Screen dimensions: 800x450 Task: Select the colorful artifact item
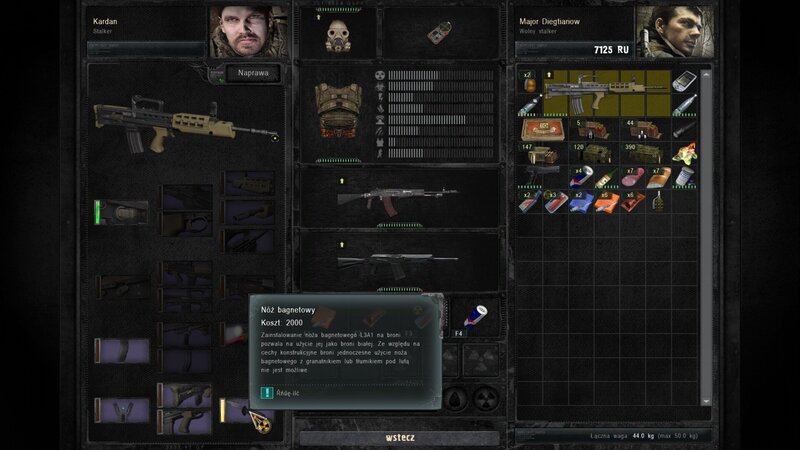[684, 155]
